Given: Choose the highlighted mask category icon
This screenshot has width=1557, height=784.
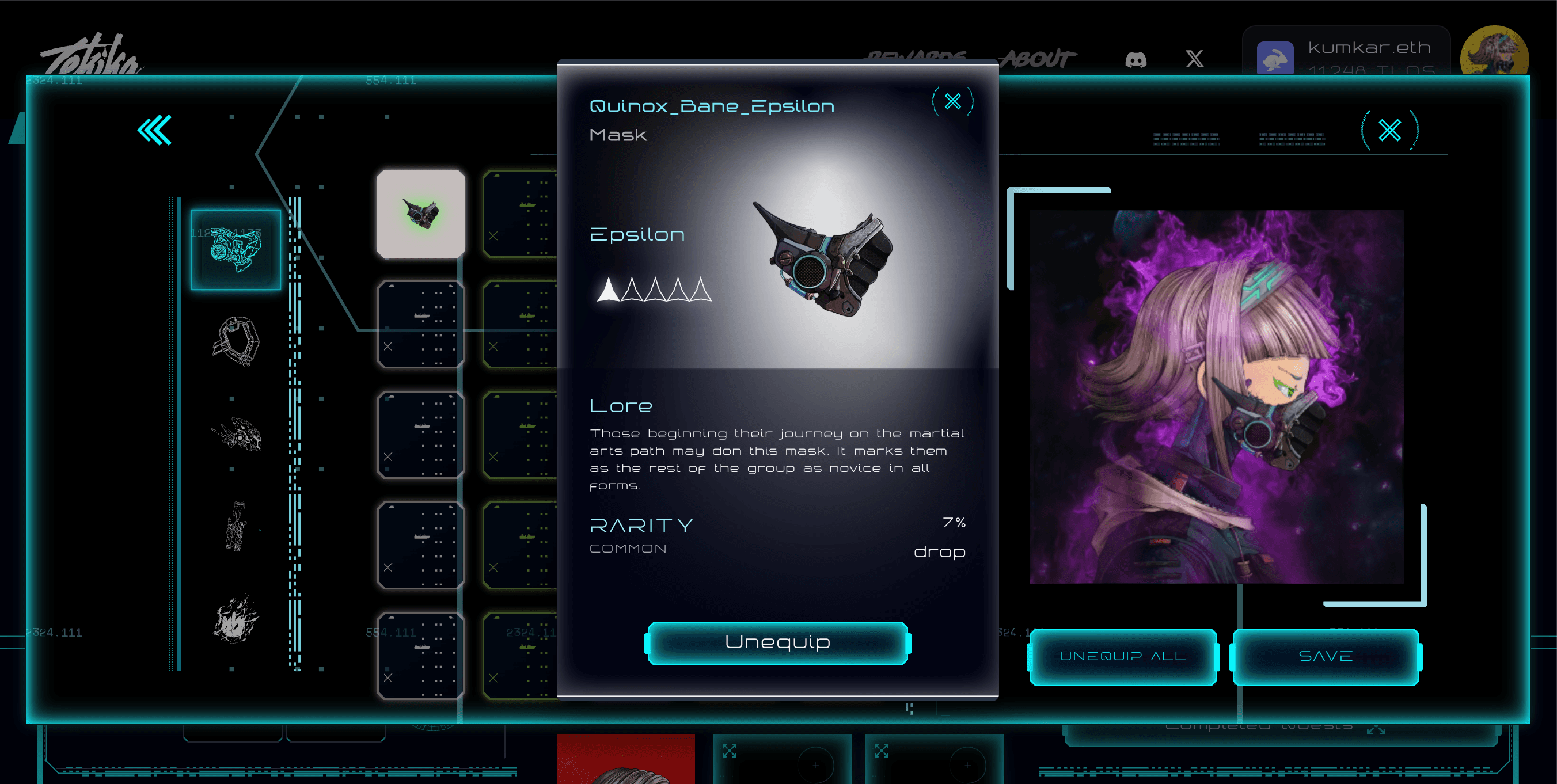Looking at the screenshot, I should (x=236, y=249).
